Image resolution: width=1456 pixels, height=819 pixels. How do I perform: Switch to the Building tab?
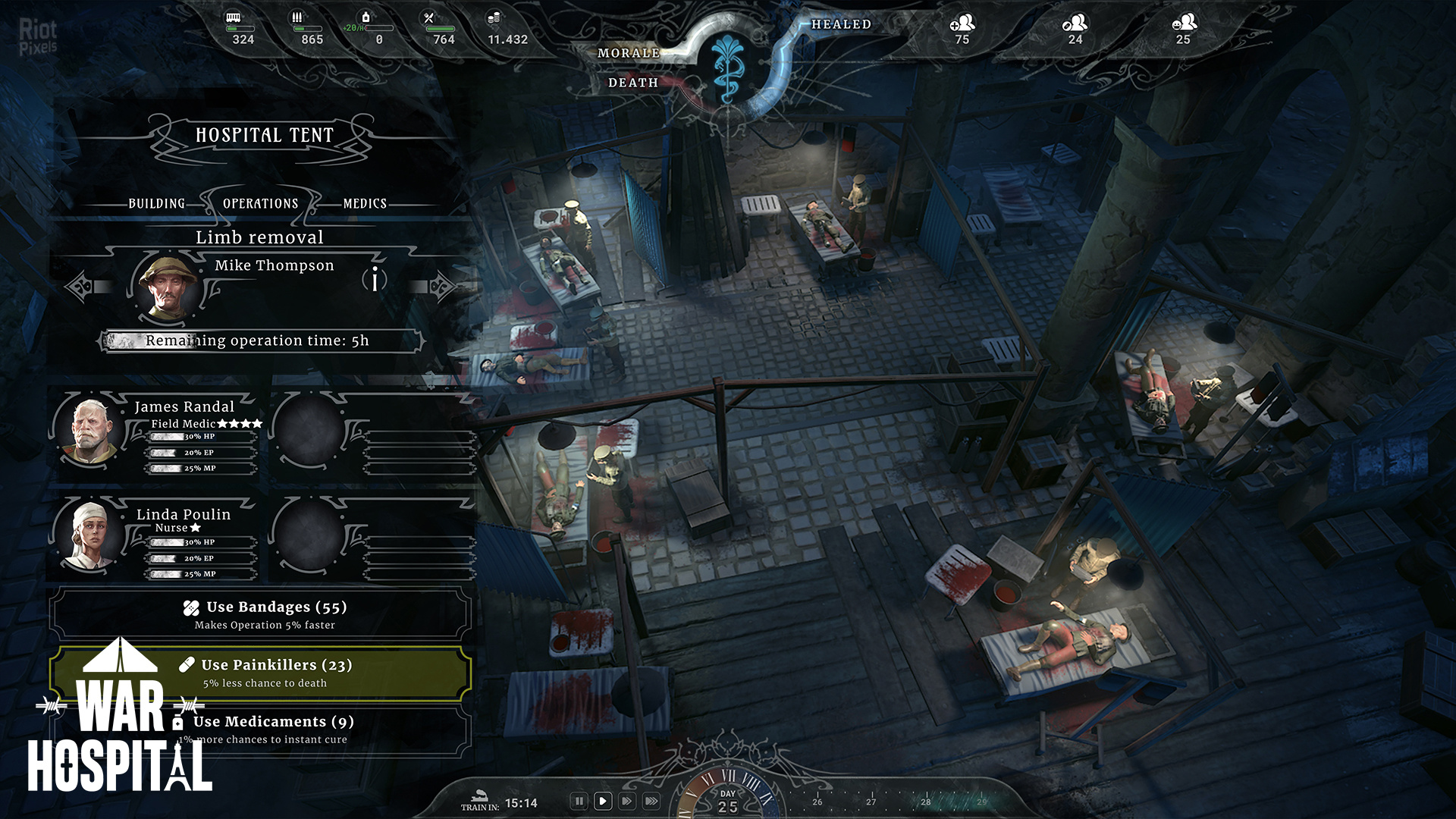pos(156,203)
